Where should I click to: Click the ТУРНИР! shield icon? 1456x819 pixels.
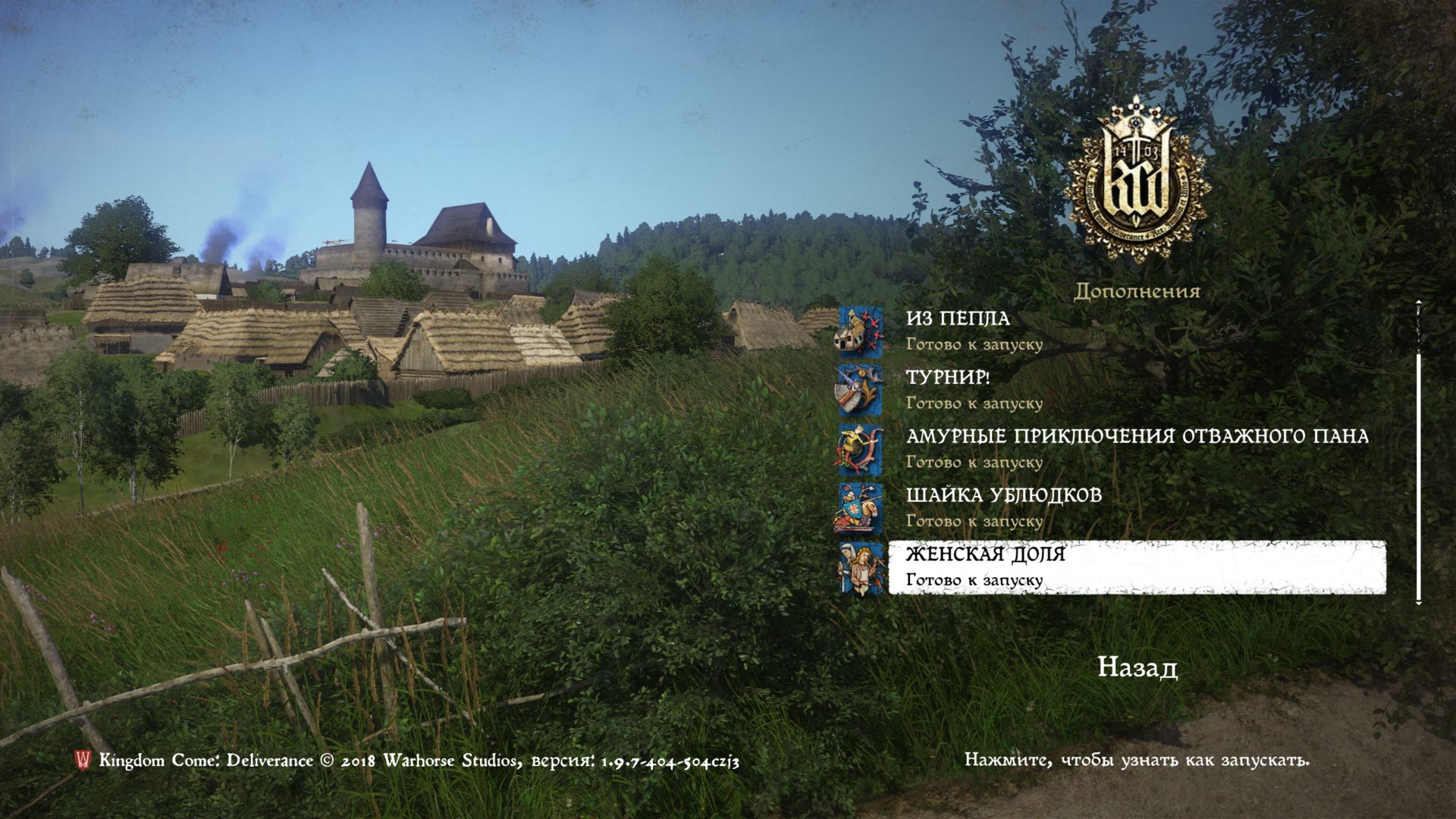859,391
